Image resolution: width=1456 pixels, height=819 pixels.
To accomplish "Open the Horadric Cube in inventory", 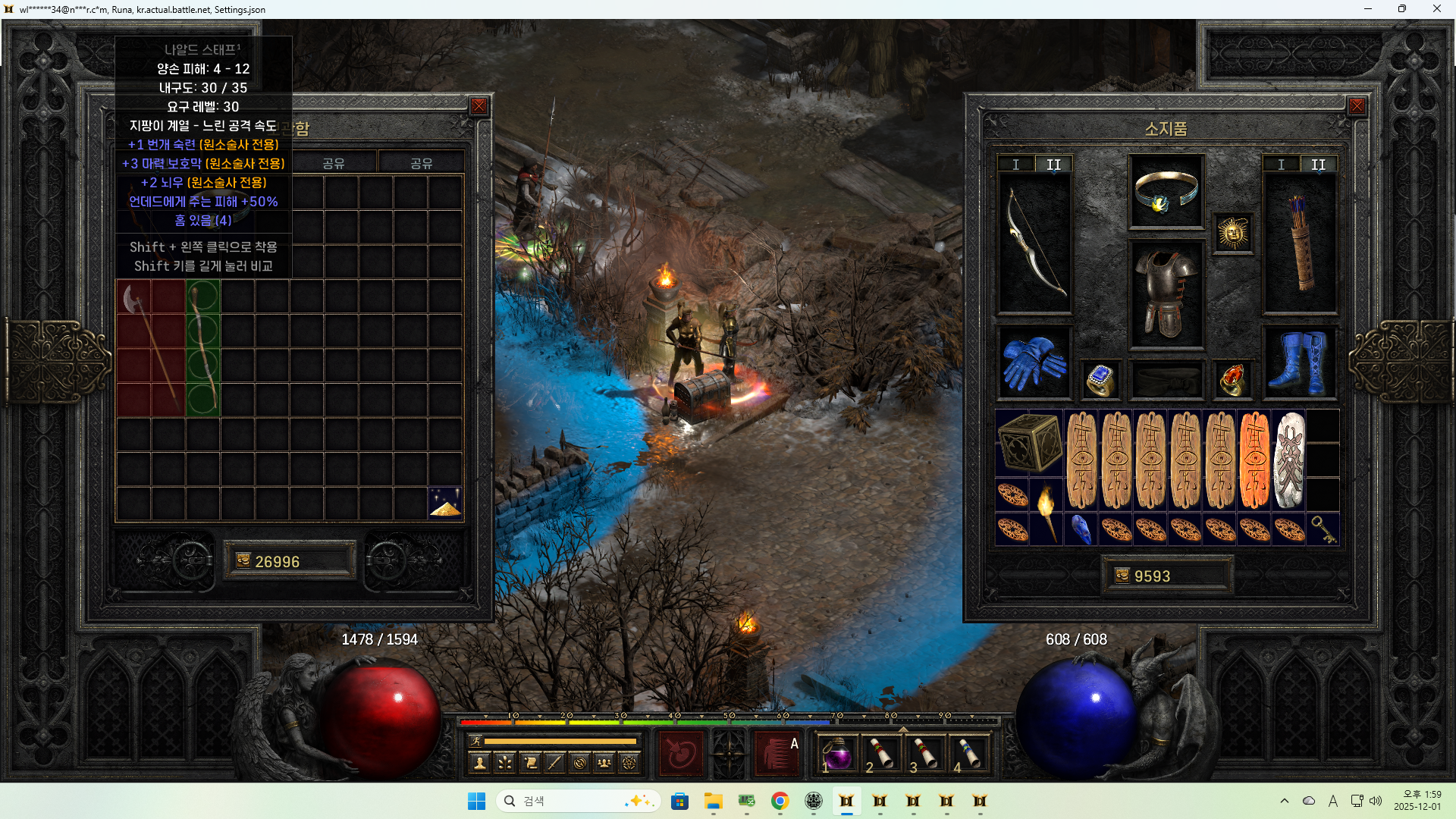I will (1029, 443).
